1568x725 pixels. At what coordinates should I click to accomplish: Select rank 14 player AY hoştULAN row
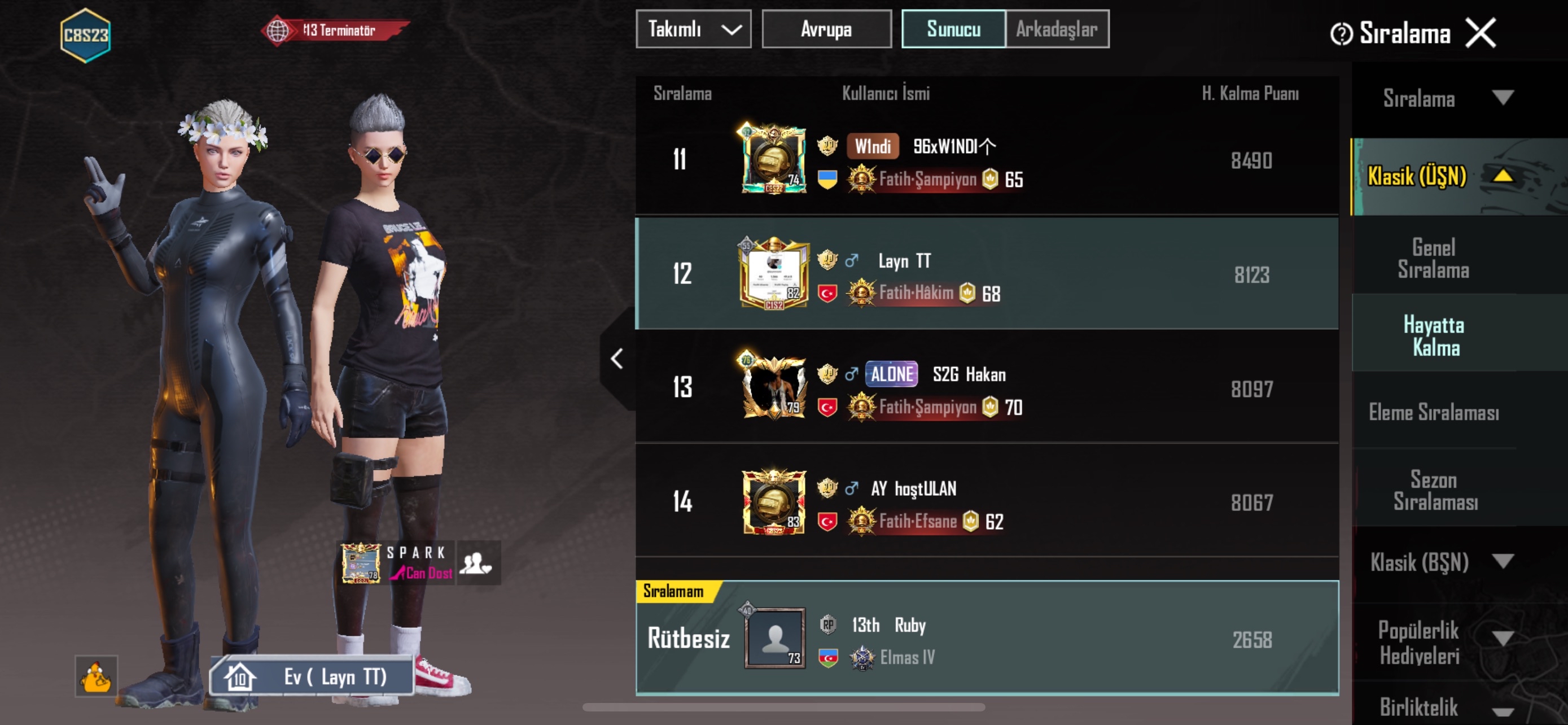986,502
